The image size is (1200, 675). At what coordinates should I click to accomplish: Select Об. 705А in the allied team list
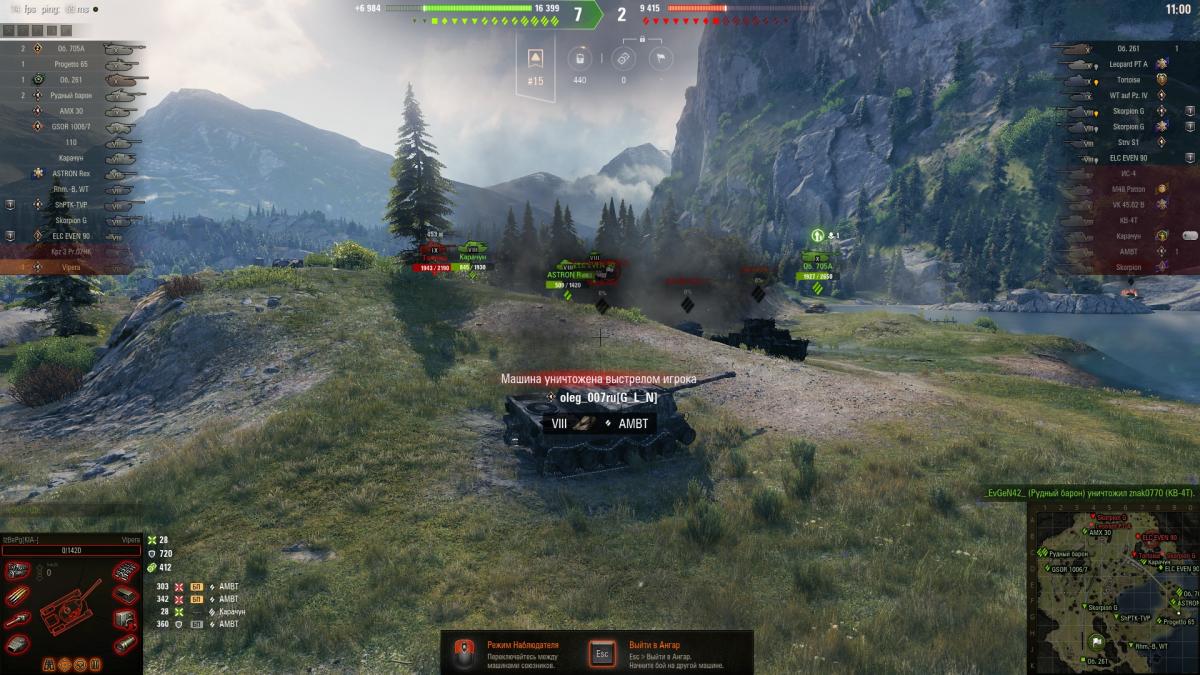click(70, 48)
